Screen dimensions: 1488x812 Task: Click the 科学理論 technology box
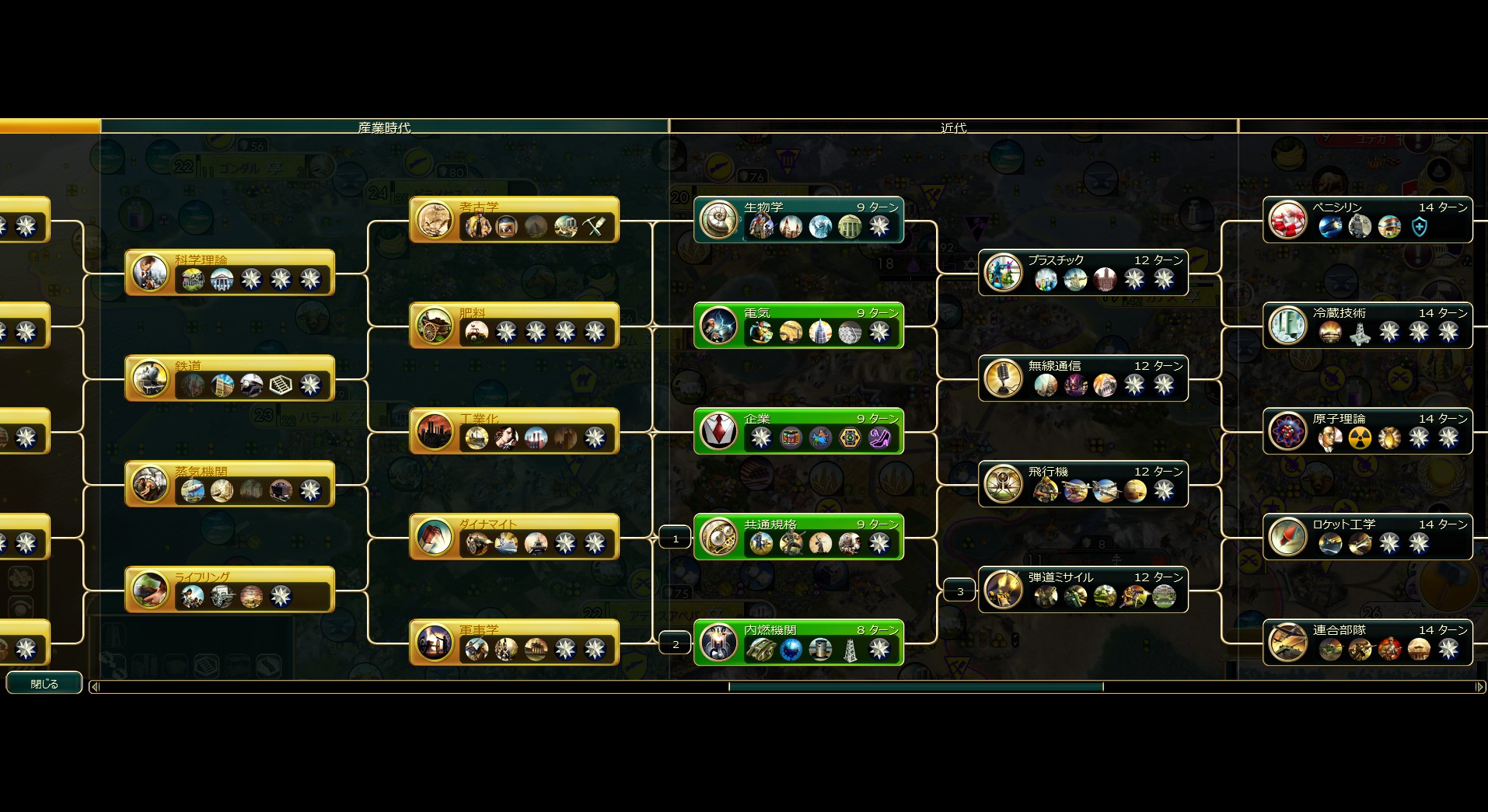click(229, 272)
